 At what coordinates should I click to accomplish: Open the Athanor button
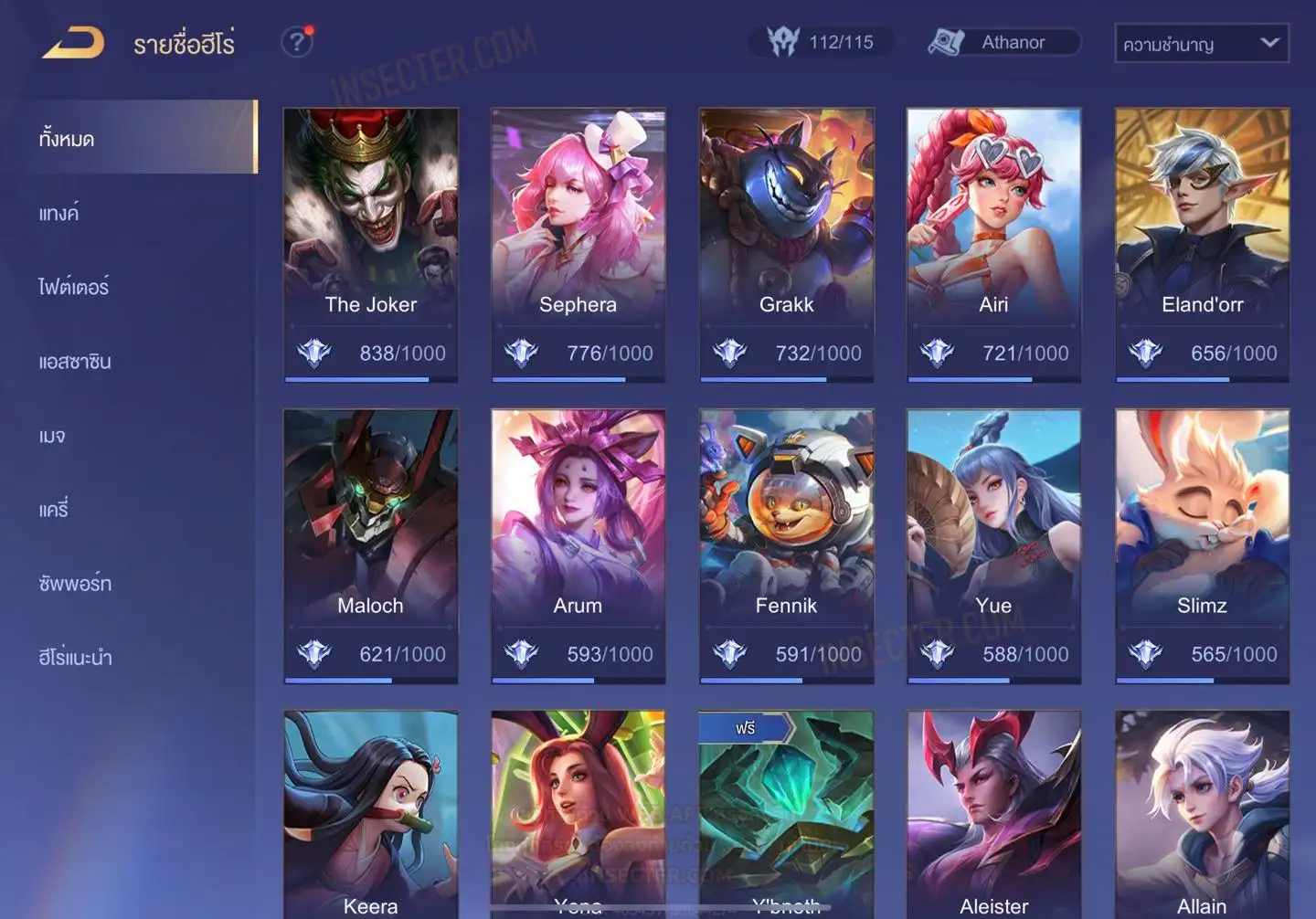click(x=1003, y=42)
